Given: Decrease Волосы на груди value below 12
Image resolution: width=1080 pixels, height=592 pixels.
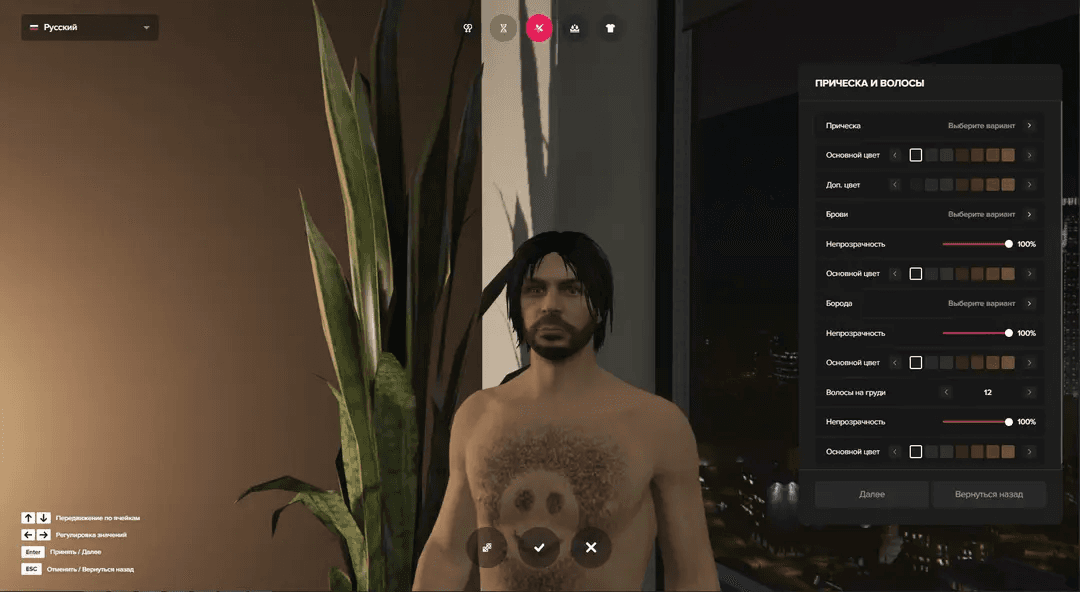Looking at the screenshot, I should 945,392.
